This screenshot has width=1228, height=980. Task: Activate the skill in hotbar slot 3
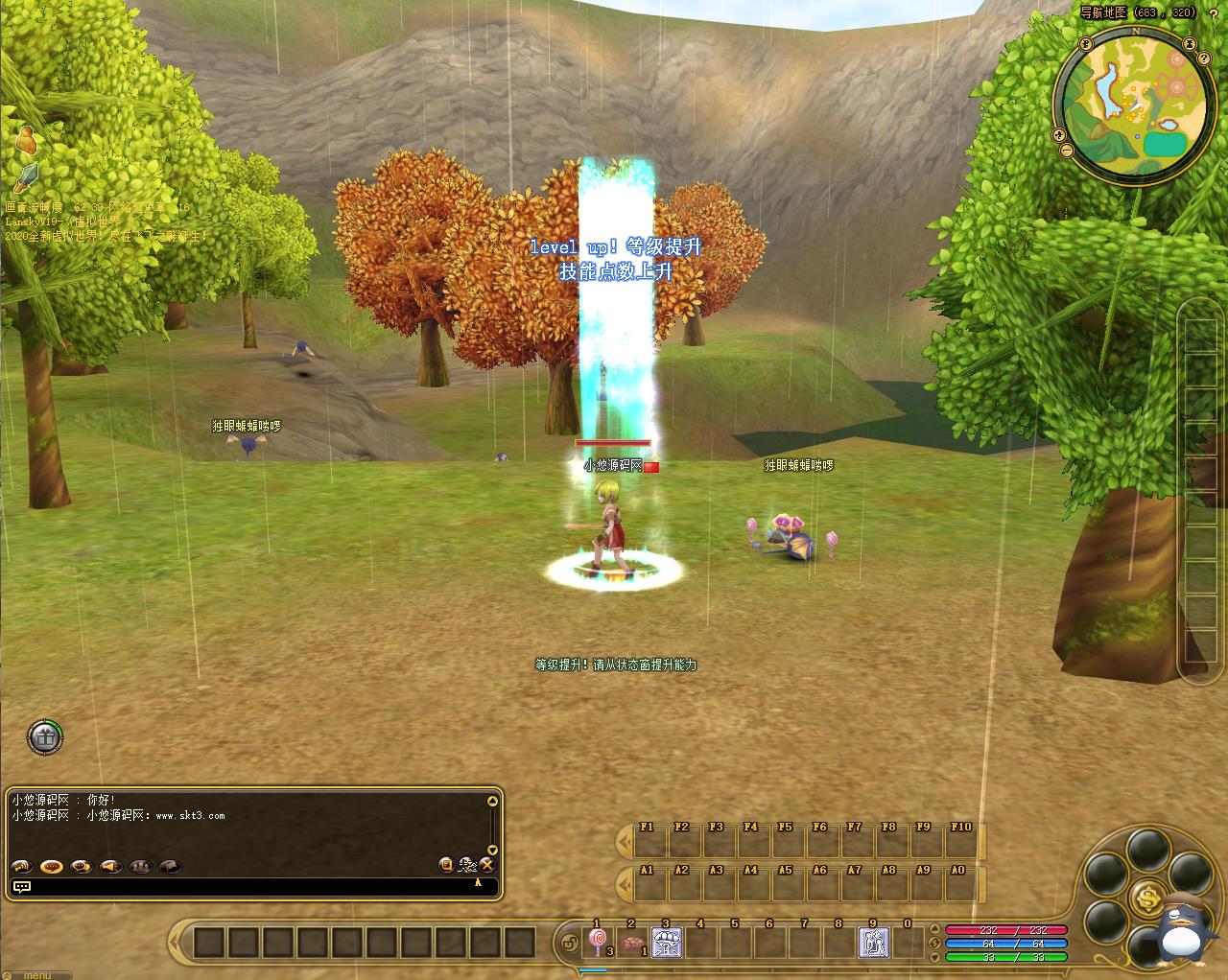click(667, 943)
